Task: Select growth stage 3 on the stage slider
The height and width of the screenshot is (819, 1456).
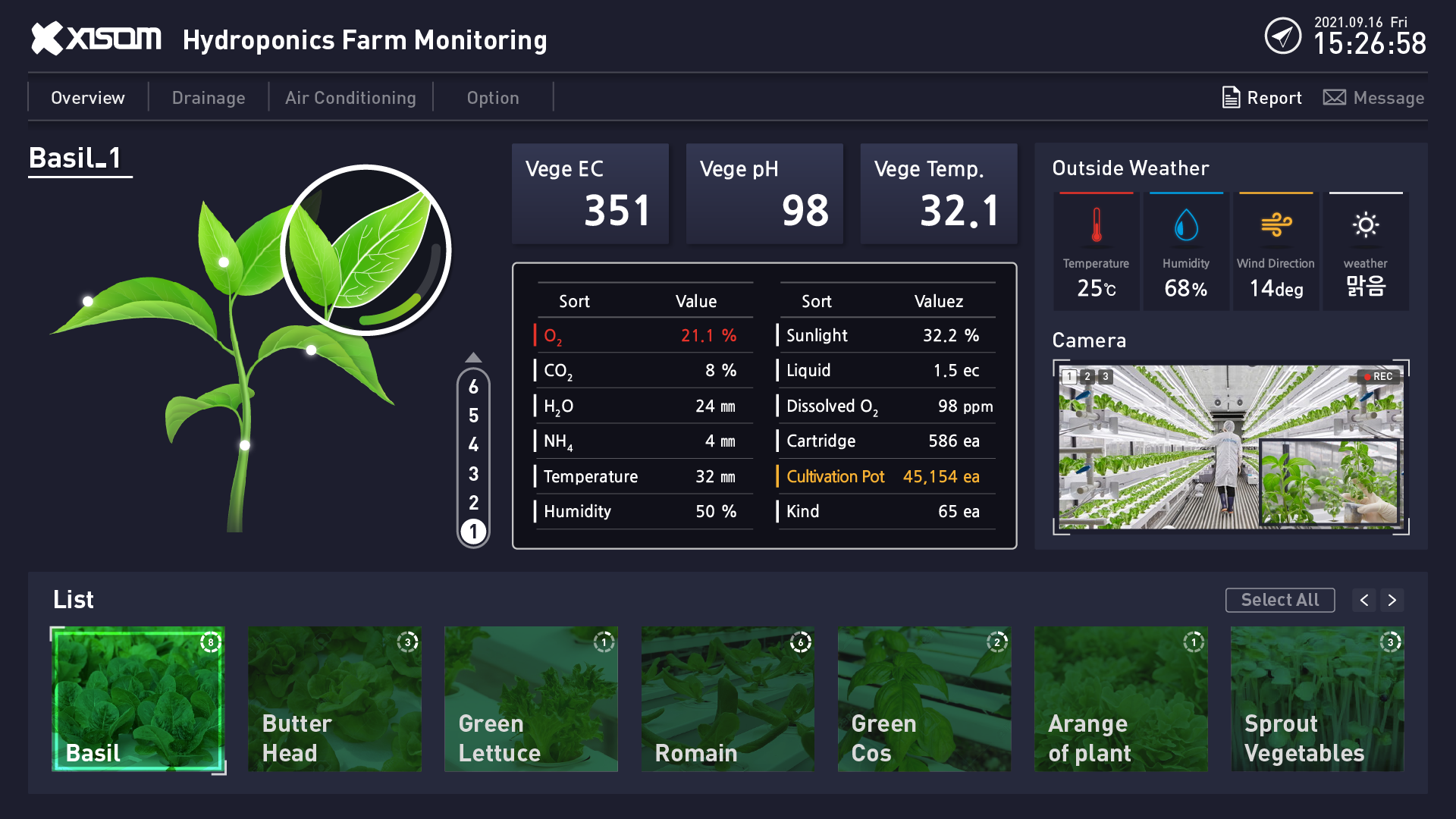Action: 473,472
